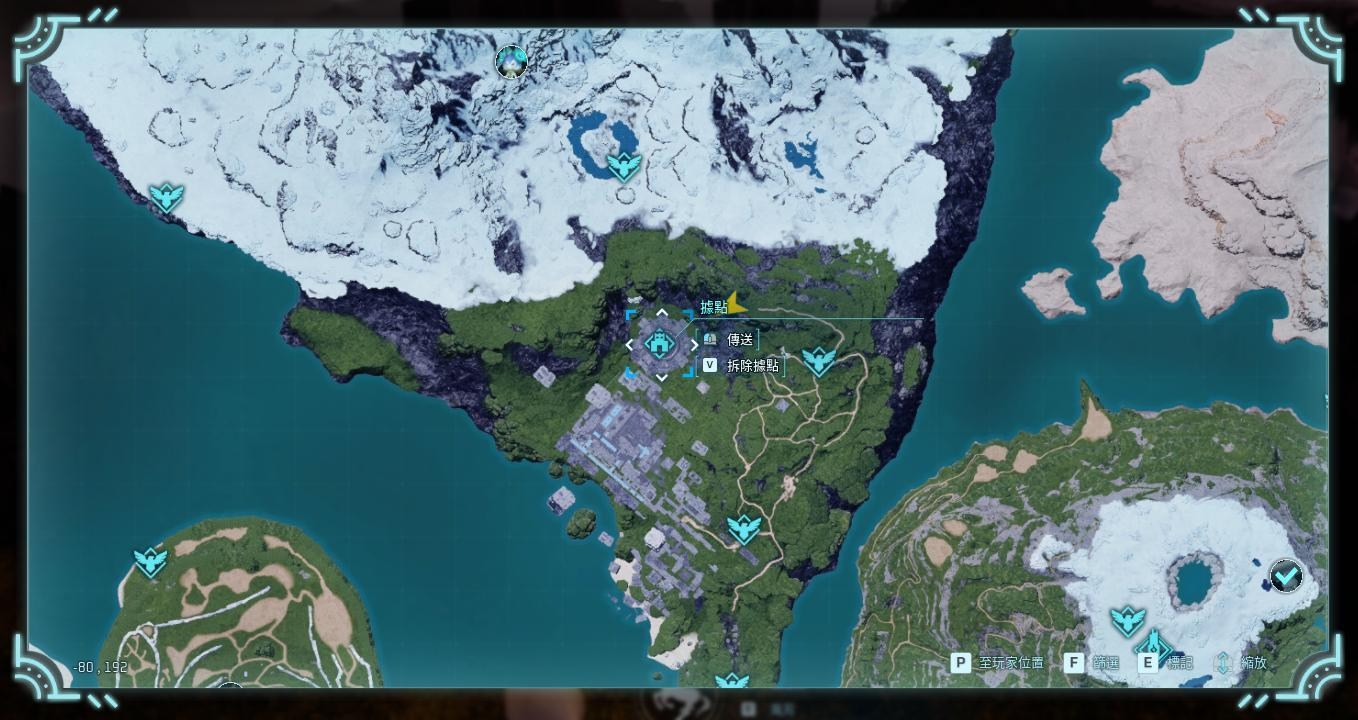
Task: Select the eagle fast-travel marker on the southwest island
Action: 151,562
